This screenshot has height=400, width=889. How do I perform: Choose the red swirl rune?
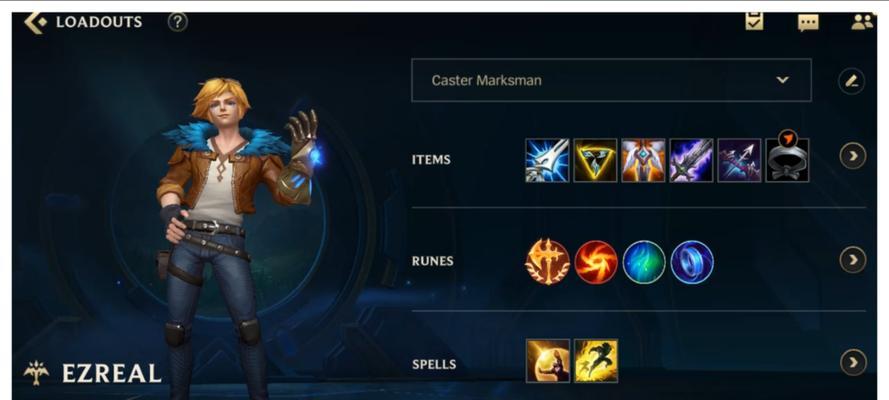[x=596, y=262]
